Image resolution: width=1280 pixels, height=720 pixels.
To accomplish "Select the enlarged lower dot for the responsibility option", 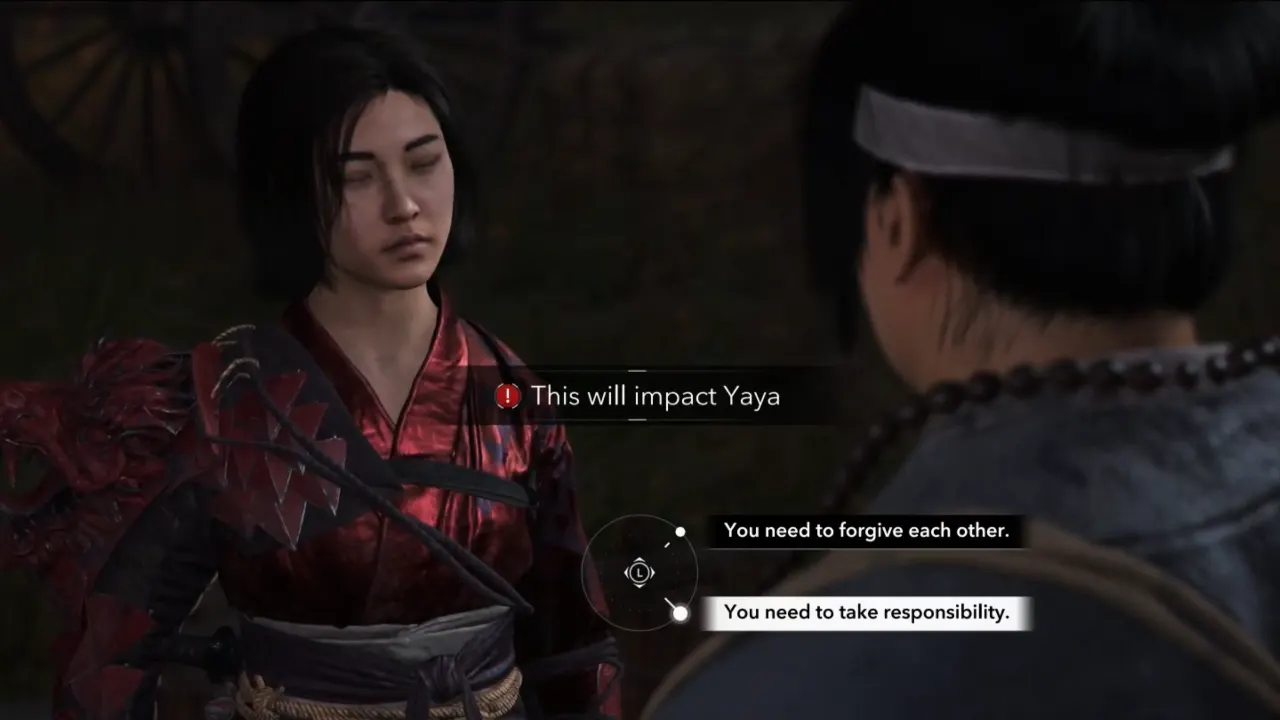I will pyautogui.click(x=680, y=612).
